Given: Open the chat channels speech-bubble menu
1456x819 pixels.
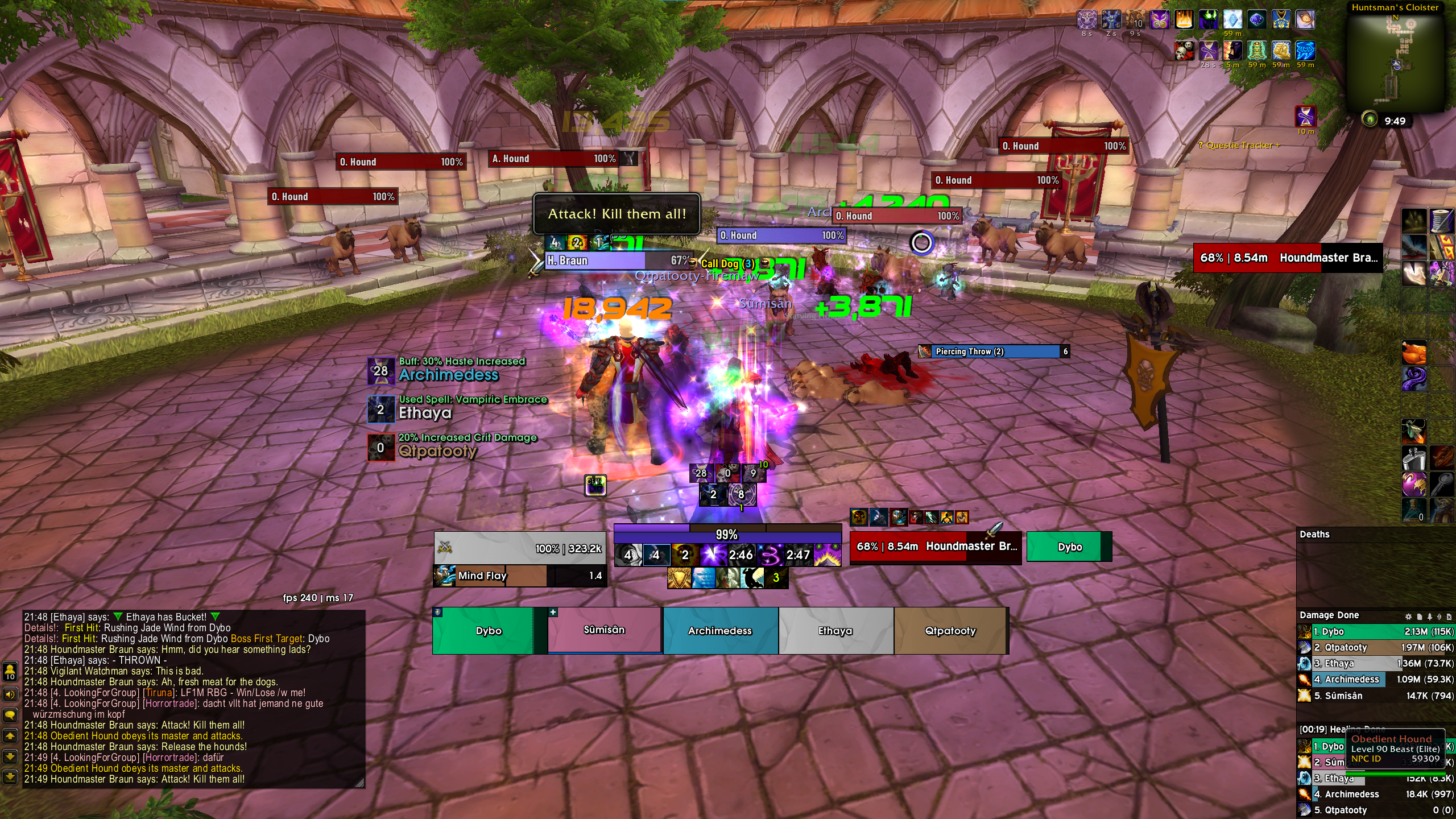Looking at the screenshot, I should (x=10, y=714).
